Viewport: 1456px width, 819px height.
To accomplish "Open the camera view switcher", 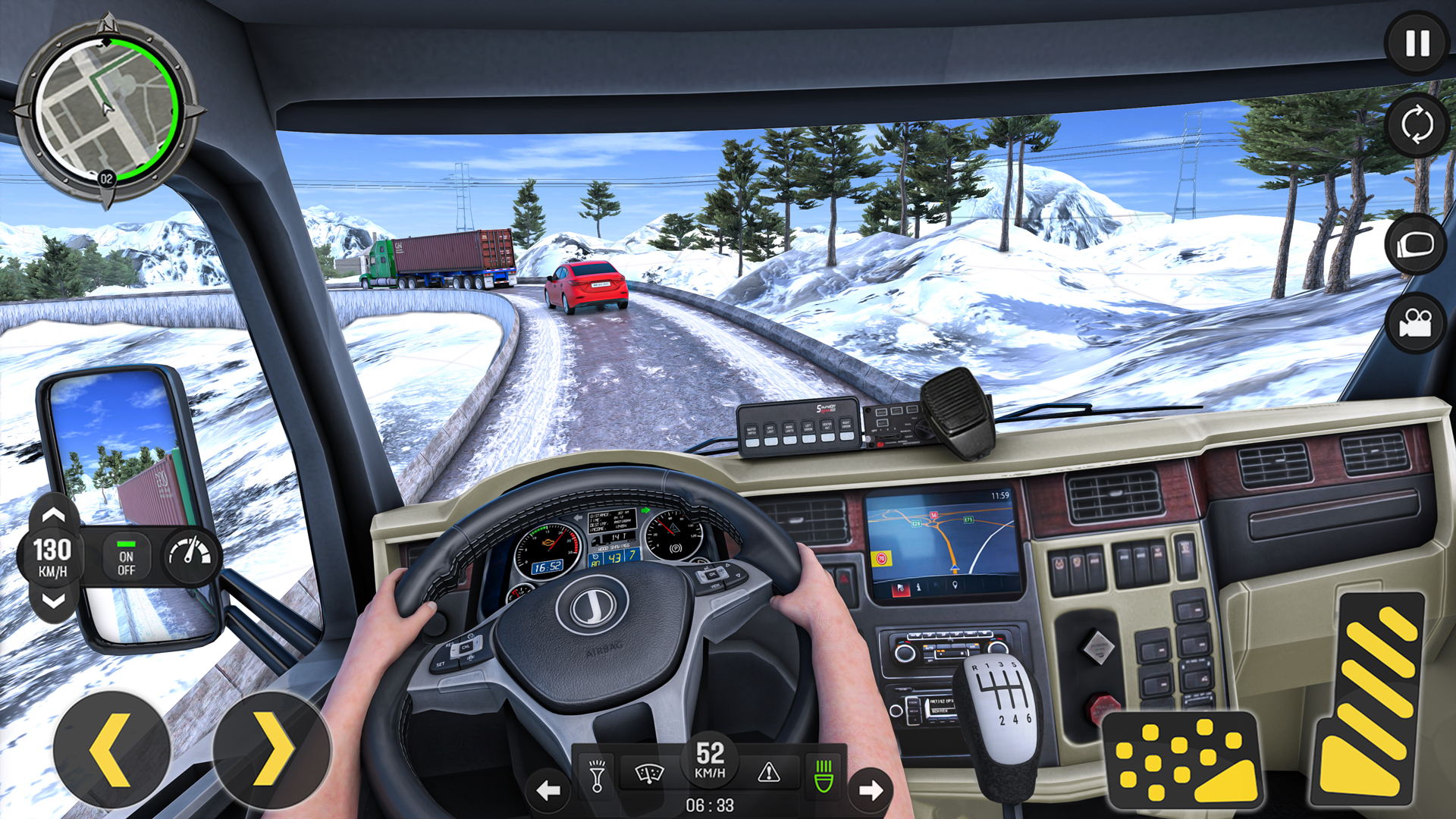I will [1415, 125].
